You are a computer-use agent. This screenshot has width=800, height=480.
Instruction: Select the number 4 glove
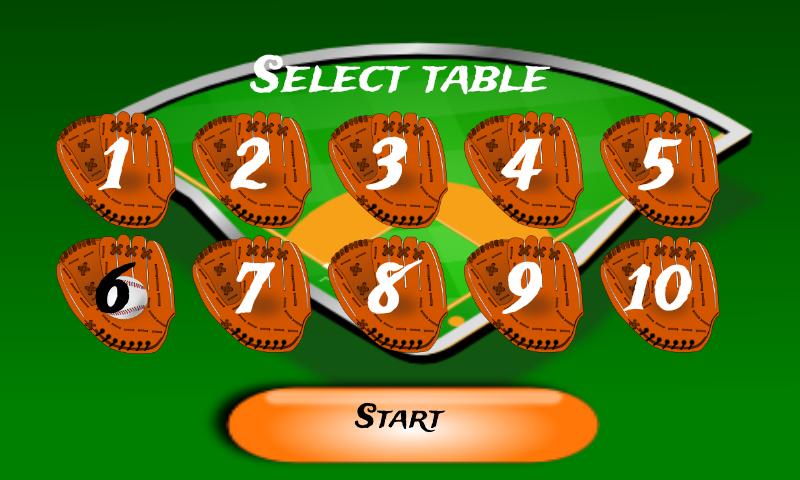[x=522, y=168]
